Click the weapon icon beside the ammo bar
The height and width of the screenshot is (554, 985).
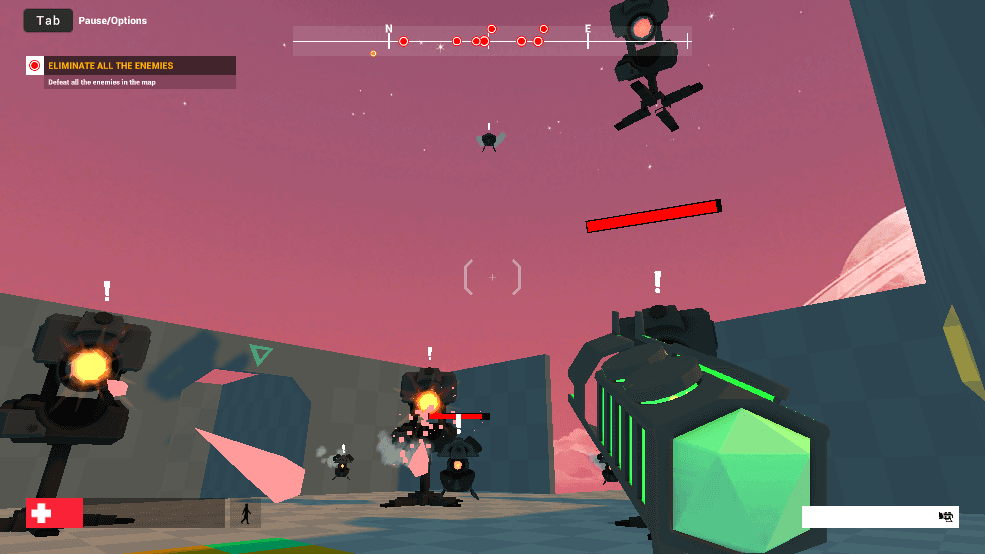coord(946,516)
